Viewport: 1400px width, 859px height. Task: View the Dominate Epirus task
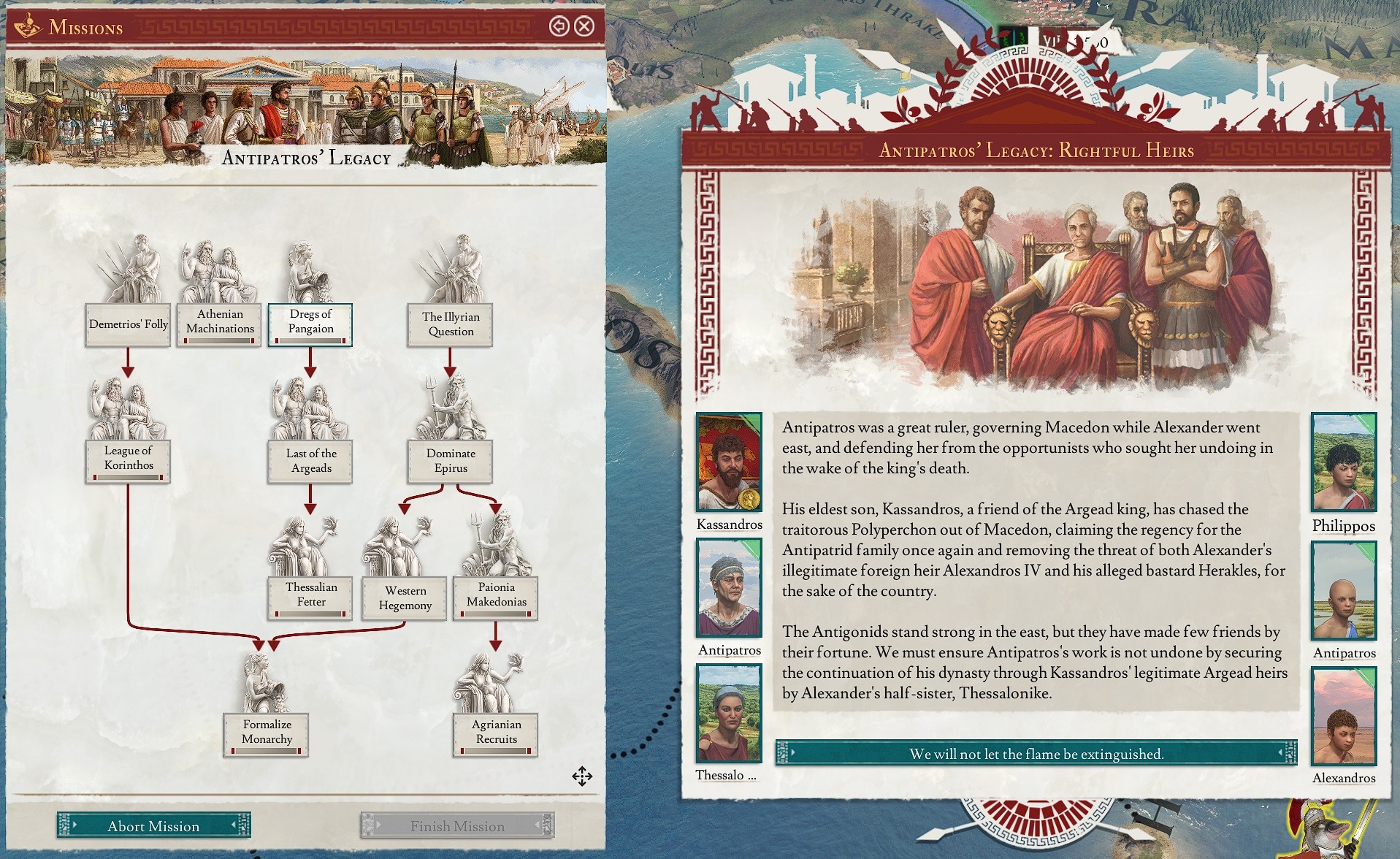tap(451, 461)
